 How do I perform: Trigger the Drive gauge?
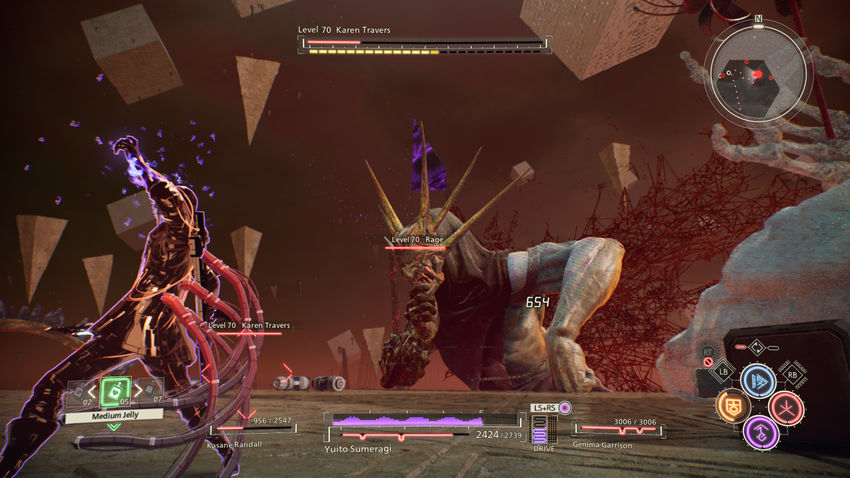point(541,430)
